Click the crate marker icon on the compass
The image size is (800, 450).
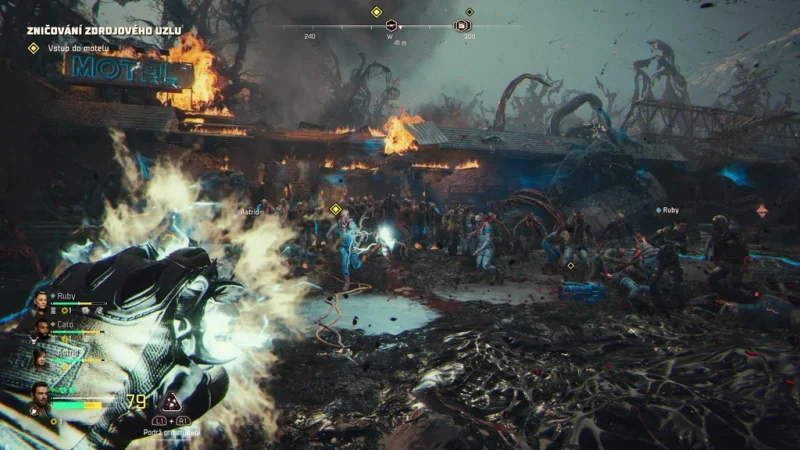(462, 25)
